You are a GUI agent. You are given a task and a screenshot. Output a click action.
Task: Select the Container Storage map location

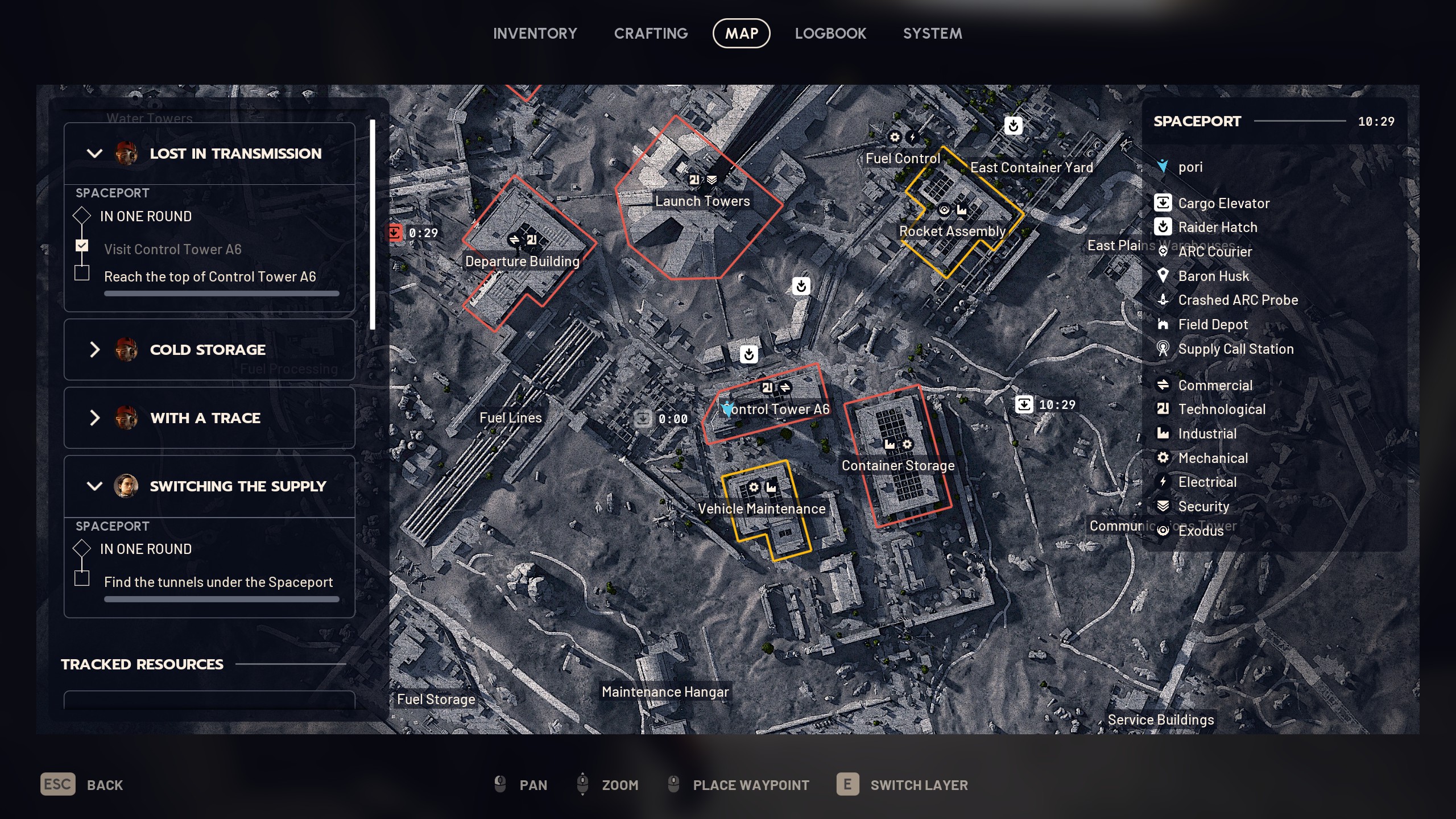(897, 466)
